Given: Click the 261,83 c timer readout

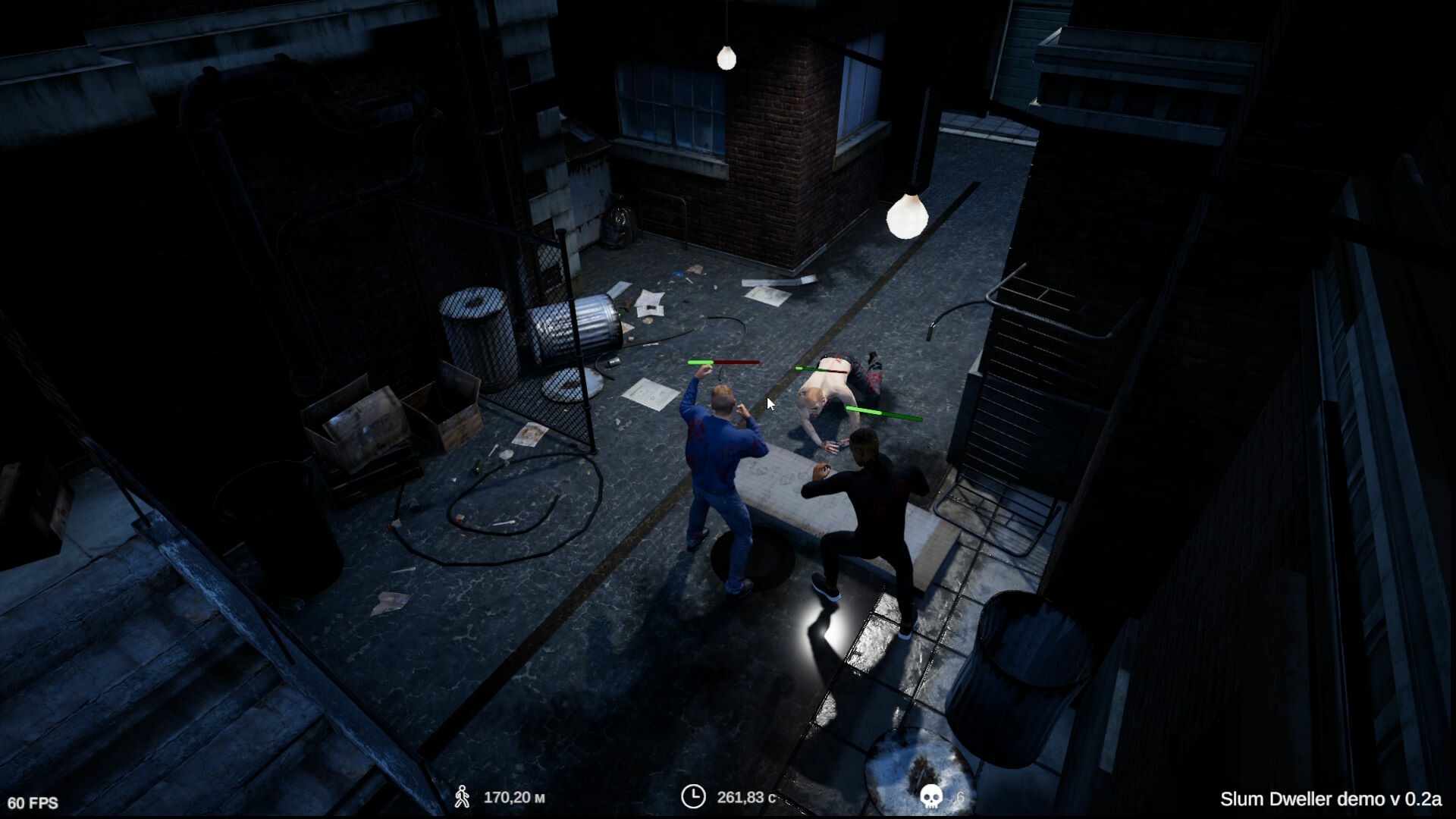Looking at the screenshot, I should (747, 797).
